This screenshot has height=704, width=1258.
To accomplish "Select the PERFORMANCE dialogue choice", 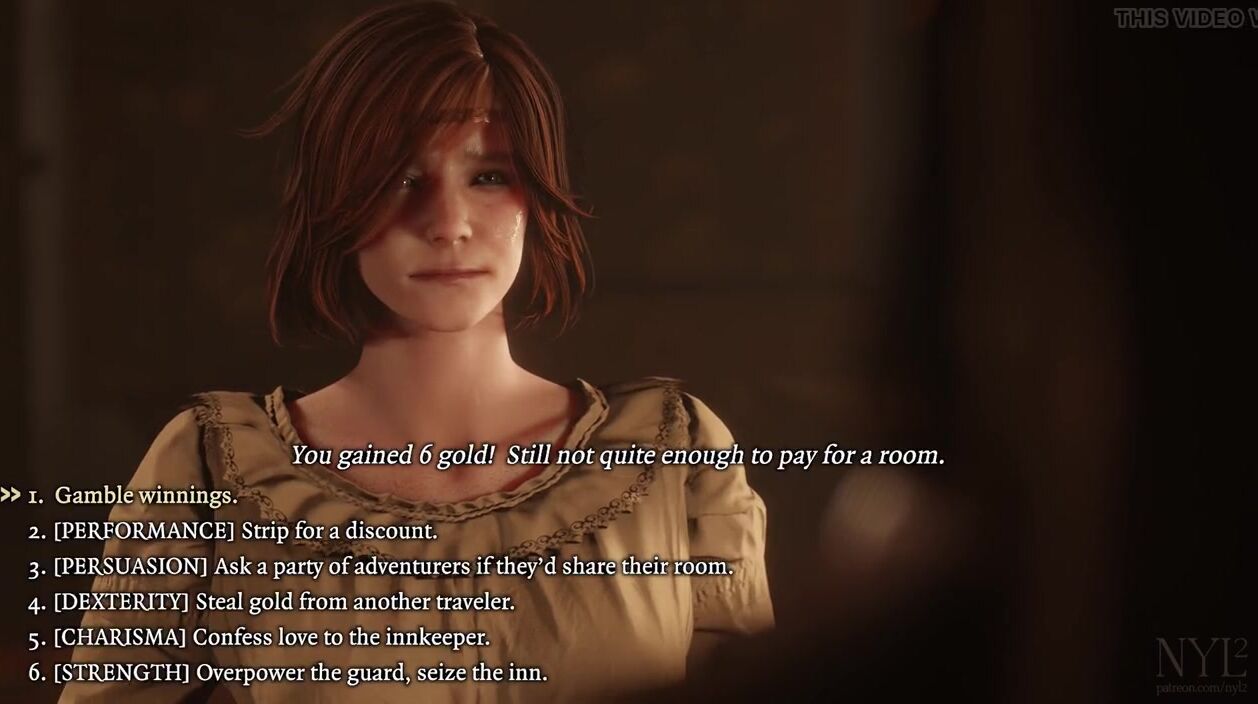I will [x=245, y=531].
